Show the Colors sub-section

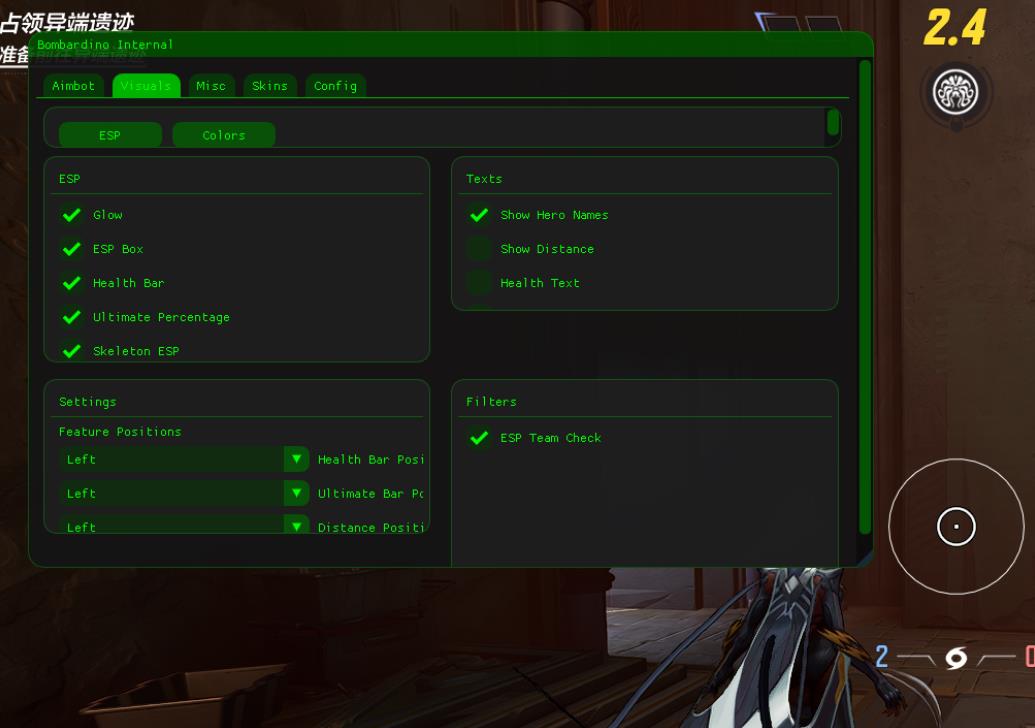224,135
